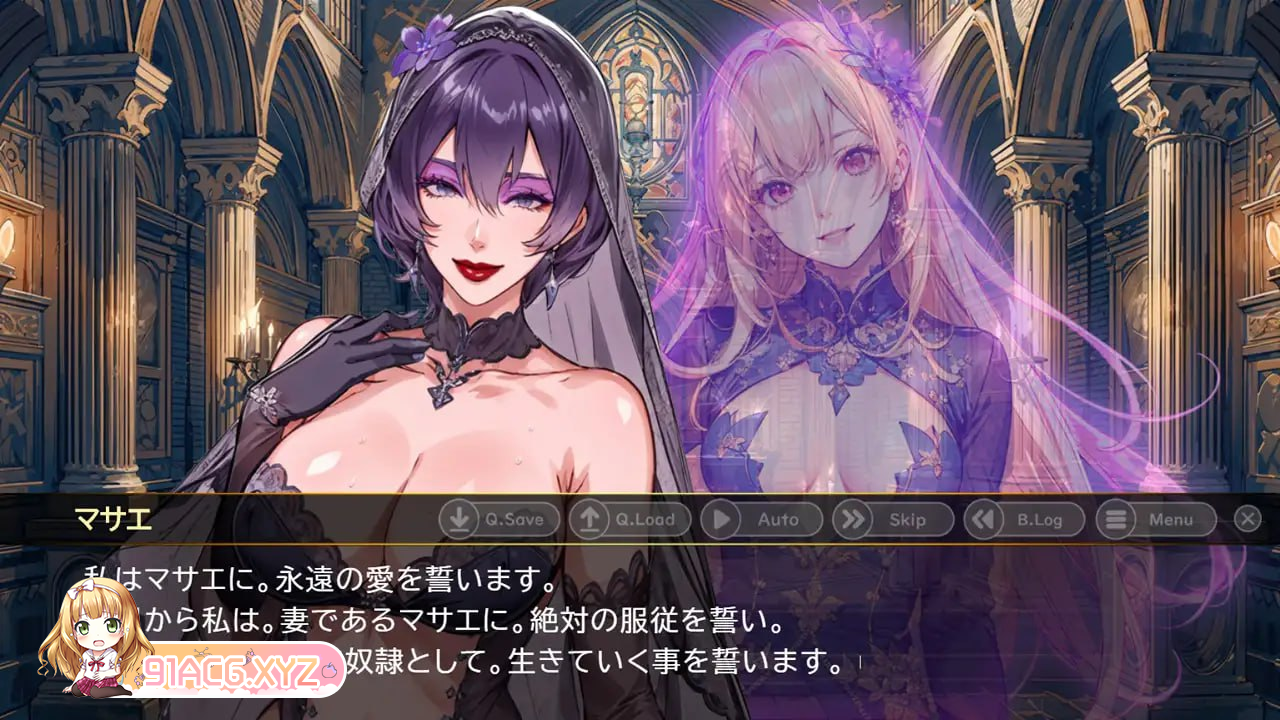This screenshot has width=1280, height=720.
Task: Click the Skip double-chevron icon
Action: (853, 520)
